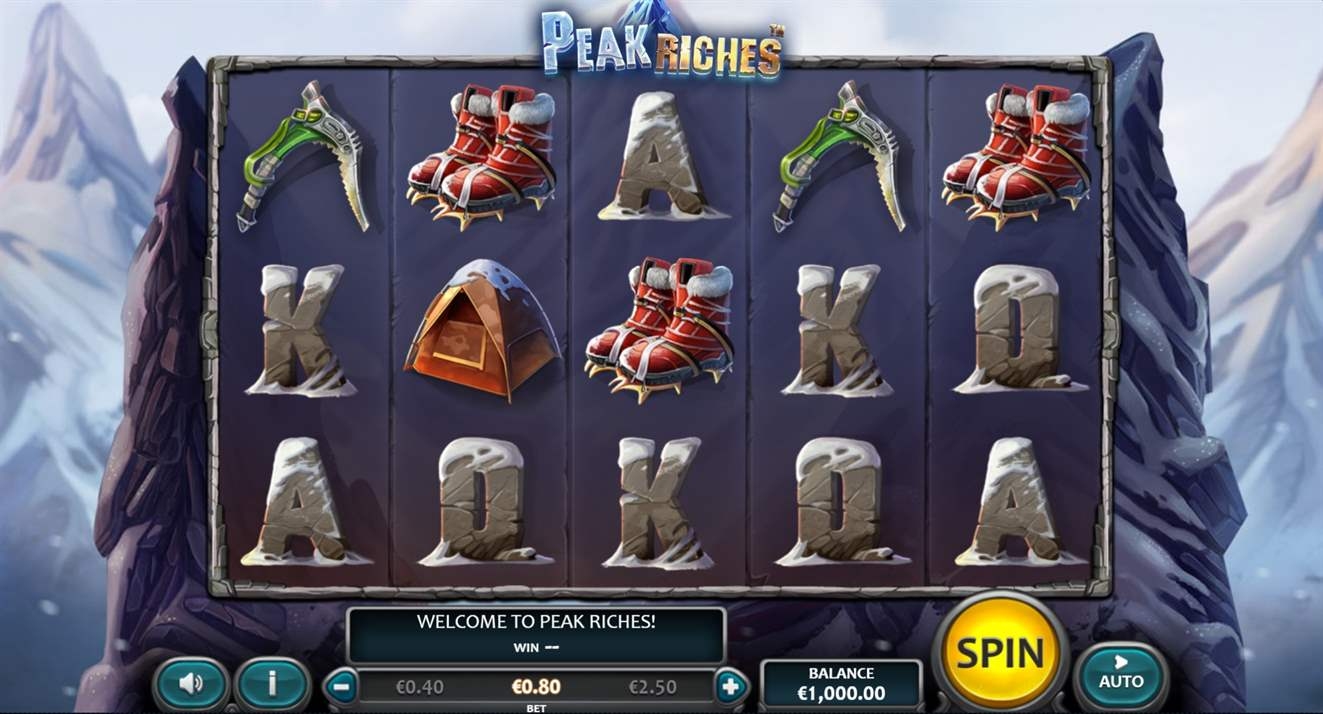The image size is (1323, 714).
Task: Increase bet with the plus button
Action: 730,687
